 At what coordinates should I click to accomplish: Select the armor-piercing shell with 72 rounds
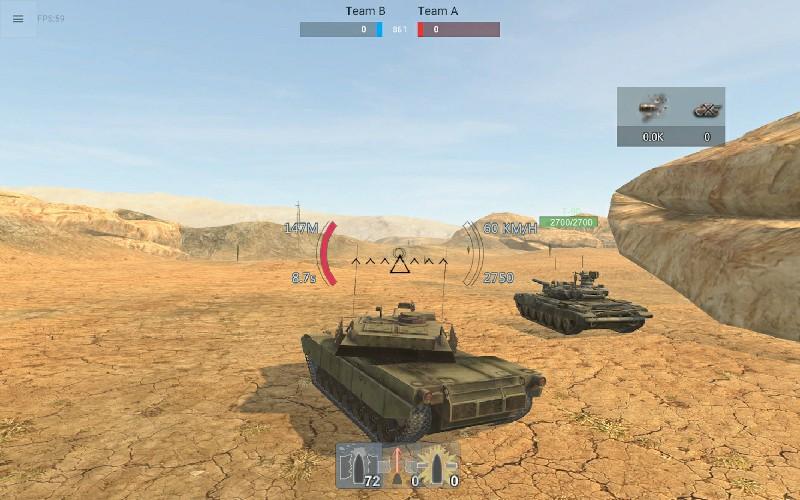(x=358, y=466)
